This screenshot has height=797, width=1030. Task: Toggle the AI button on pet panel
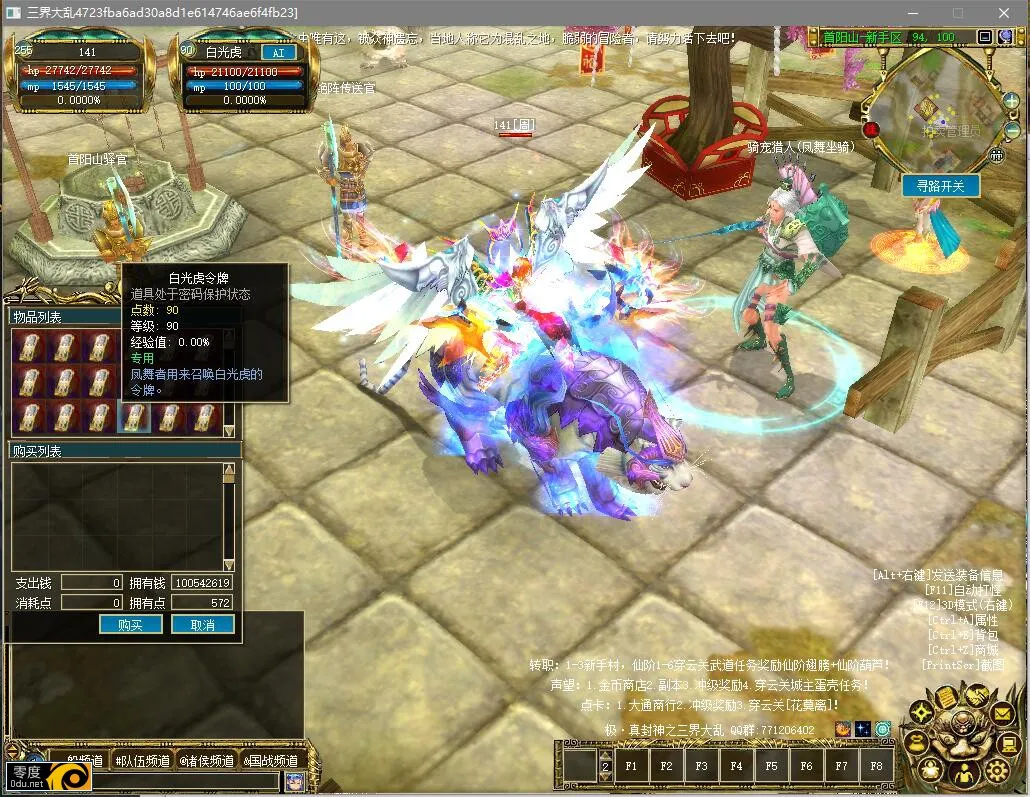[x=277, y=52]
